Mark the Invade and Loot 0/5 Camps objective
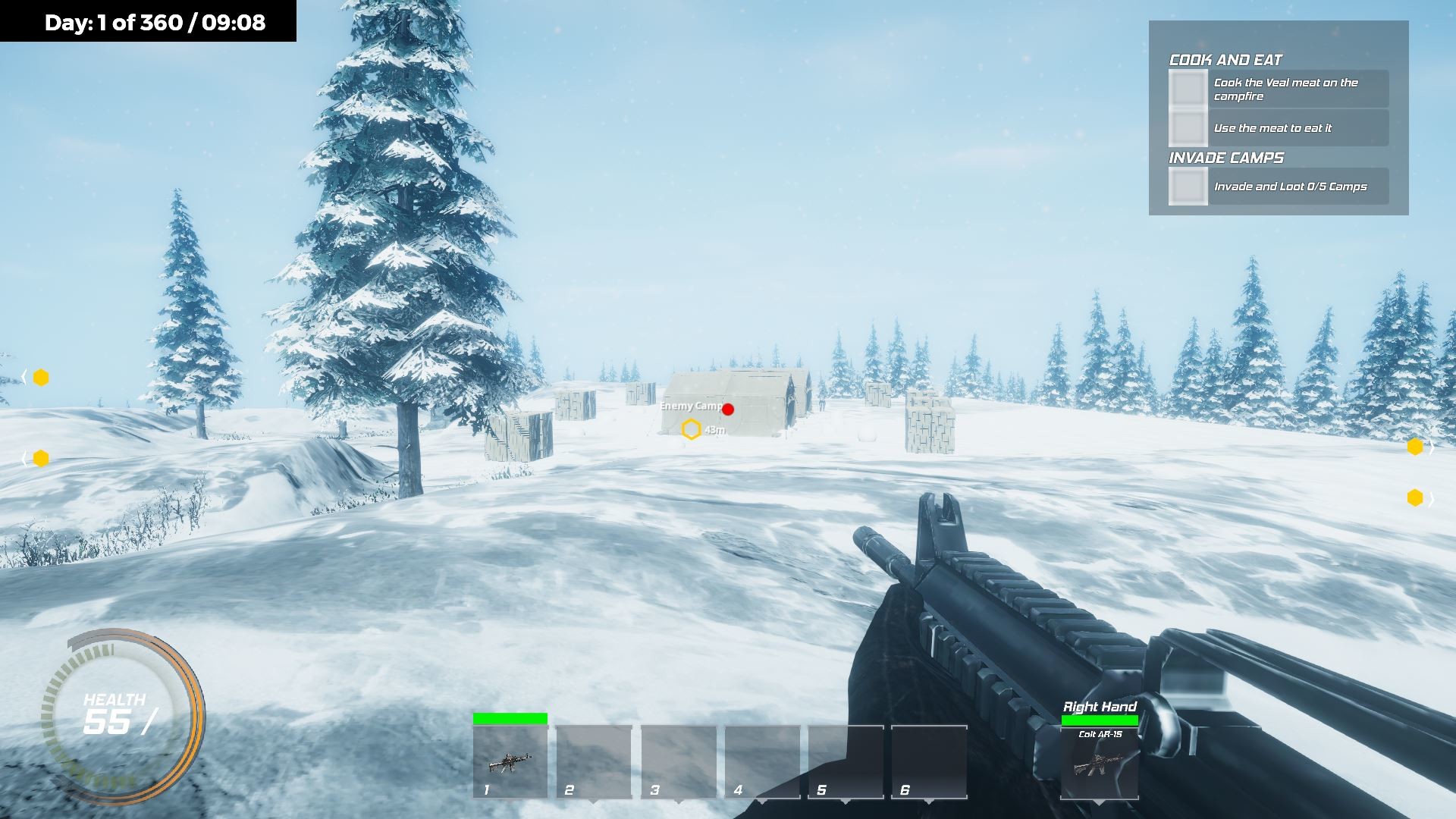 [1188, 185]
